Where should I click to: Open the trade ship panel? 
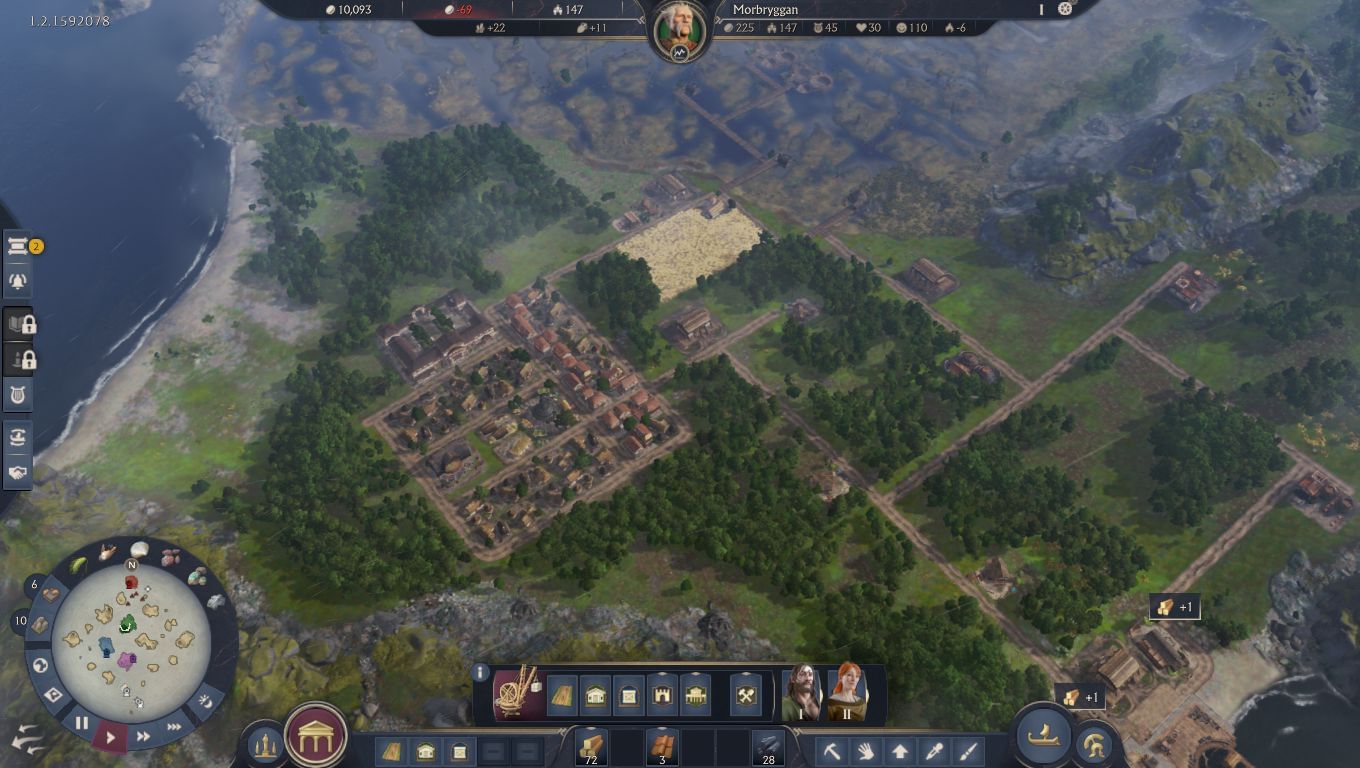(x=1043, y=737)
